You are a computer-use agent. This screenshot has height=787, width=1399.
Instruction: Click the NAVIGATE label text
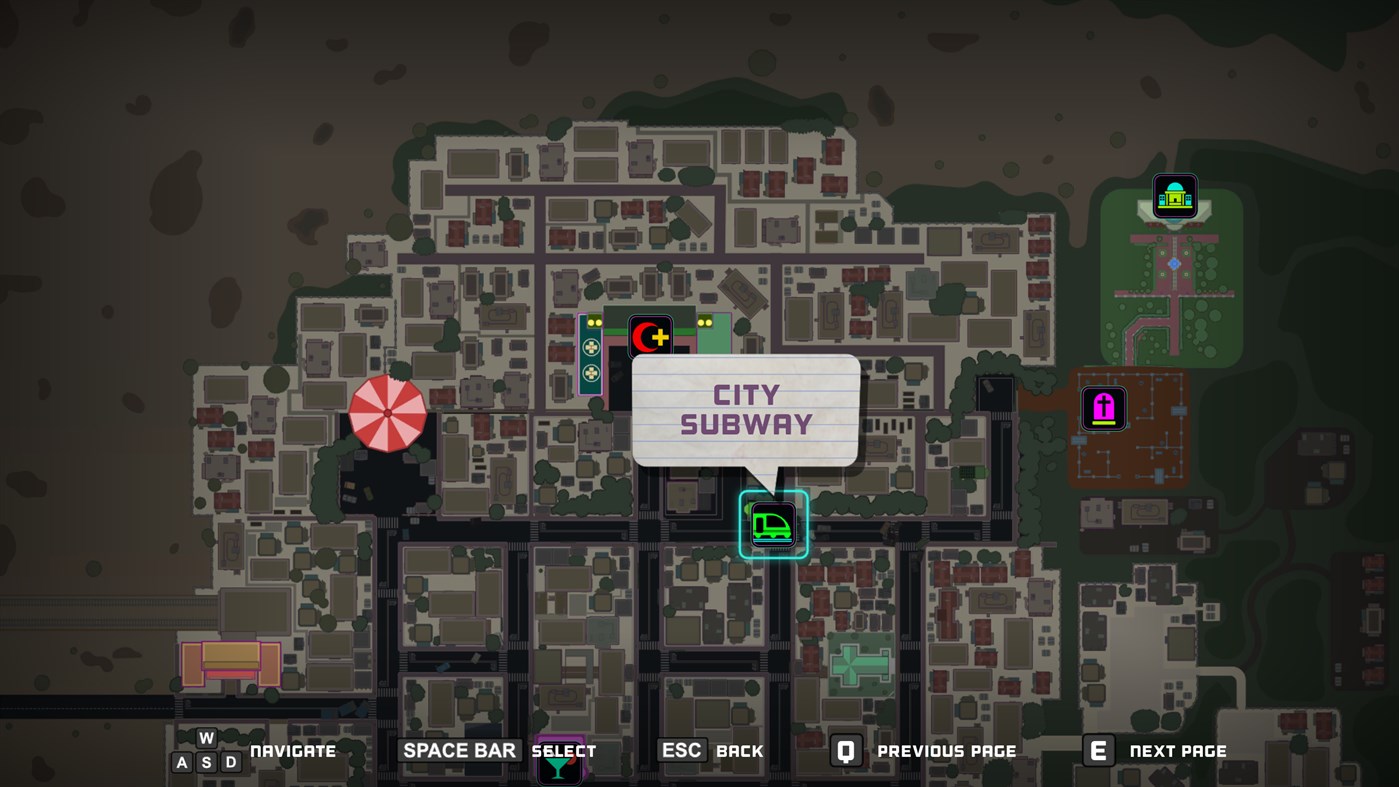pyautogui.click(x=293, y=750)
